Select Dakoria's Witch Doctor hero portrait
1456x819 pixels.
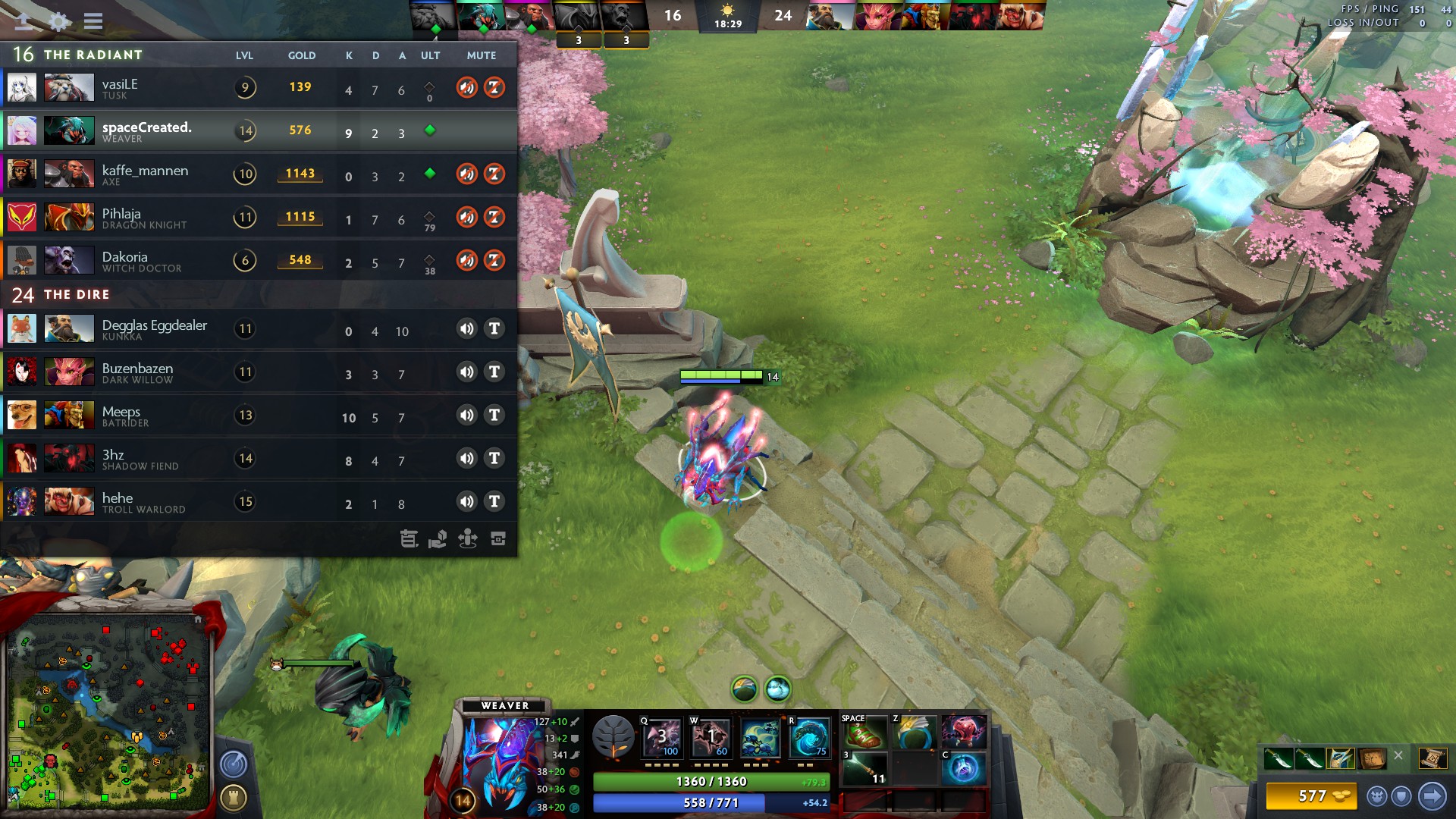(69, 260)
